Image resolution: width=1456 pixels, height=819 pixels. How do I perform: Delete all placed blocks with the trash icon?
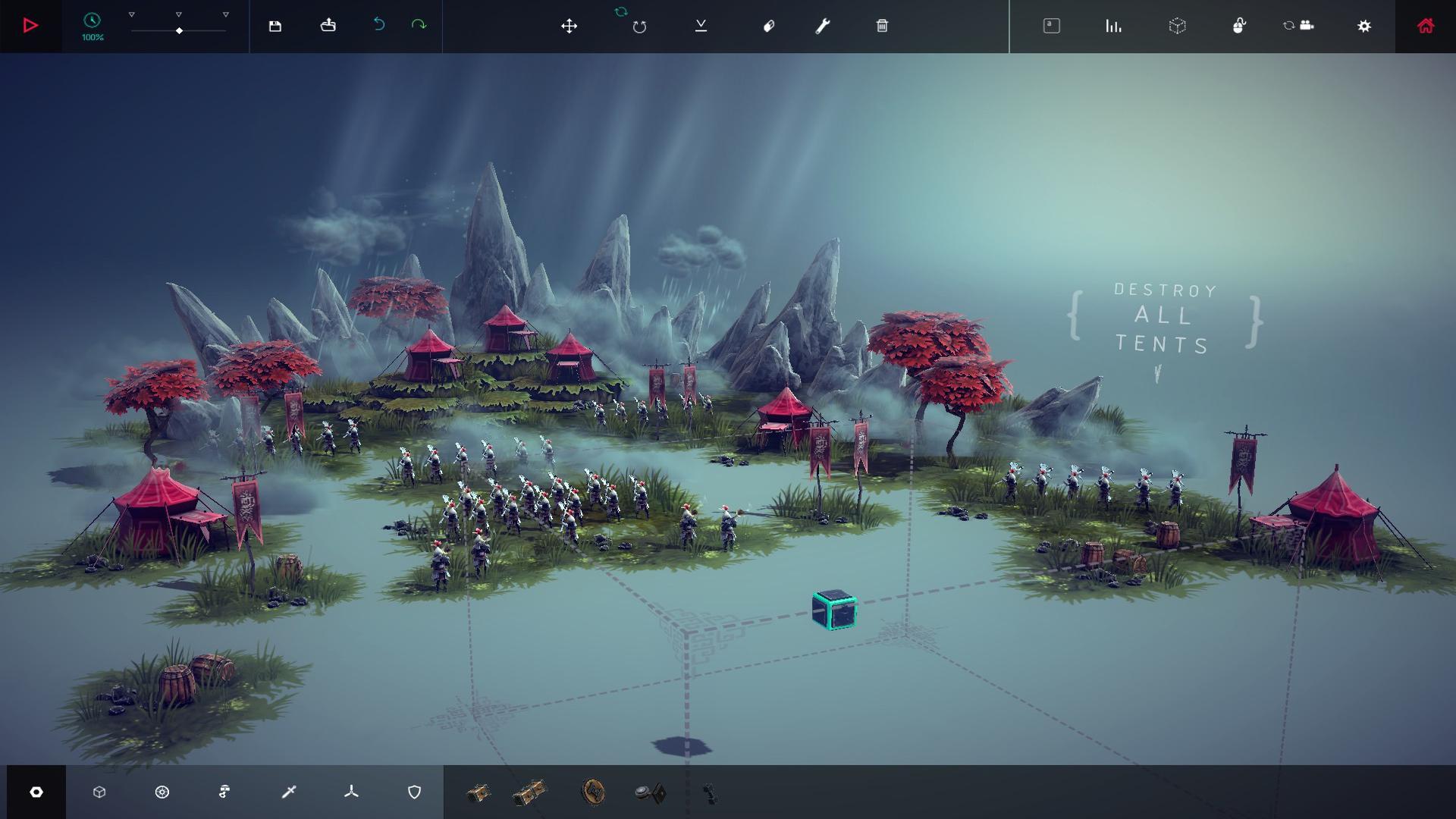click(882, 25)
